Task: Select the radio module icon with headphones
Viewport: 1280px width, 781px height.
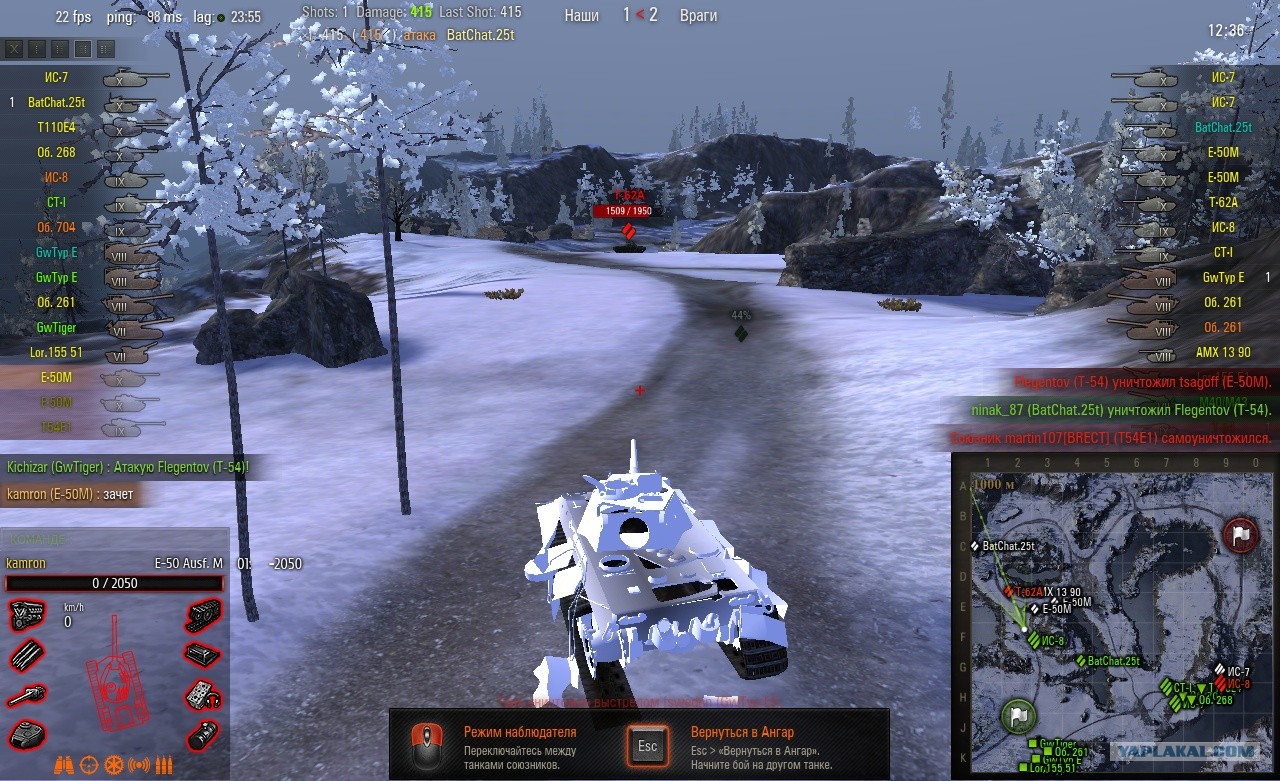Action: pyautogui.click(x=204, y=694)
